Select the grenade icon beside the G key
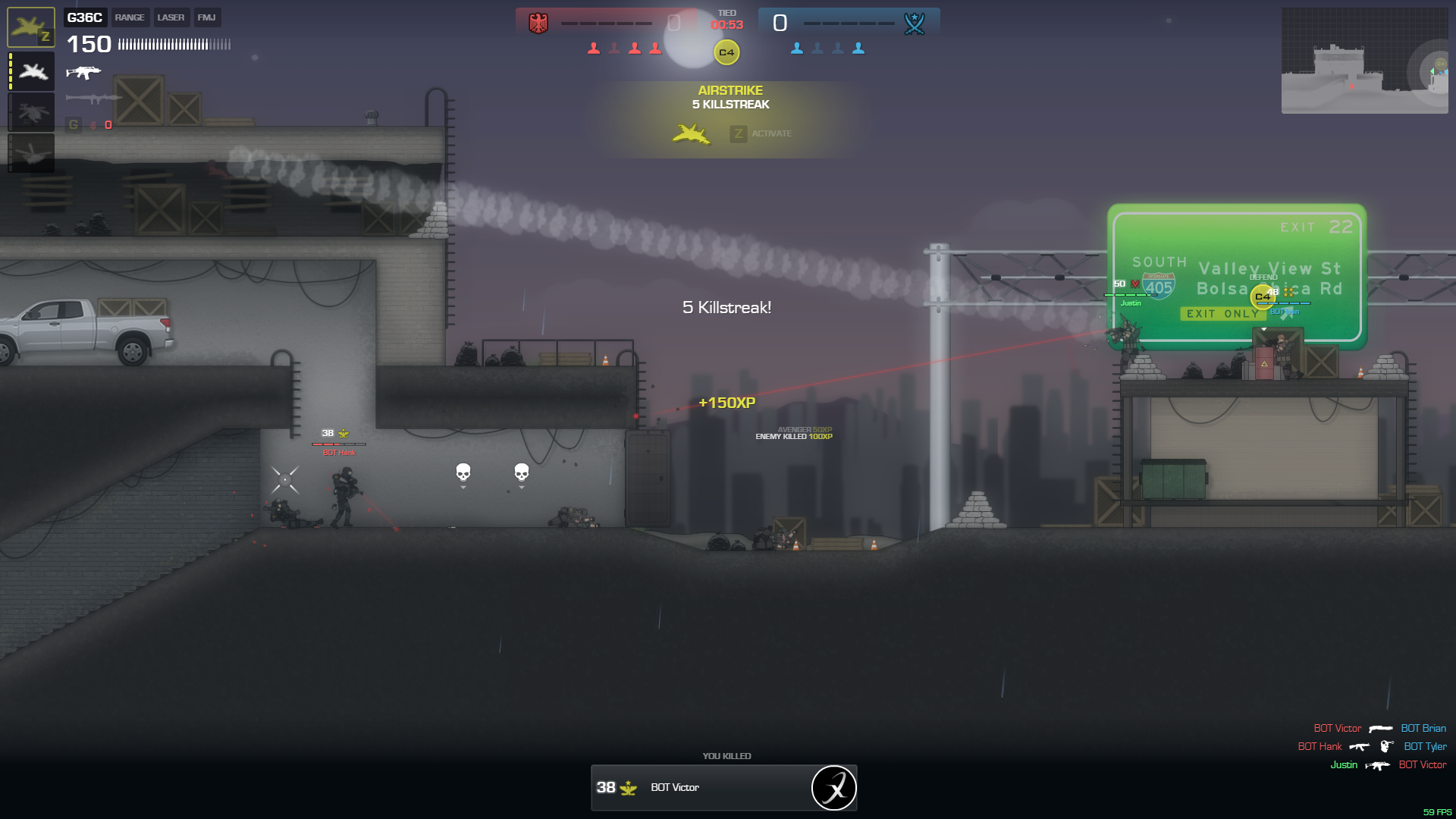The height and width of the screenshot is (819, 1456). click(93, 125)
